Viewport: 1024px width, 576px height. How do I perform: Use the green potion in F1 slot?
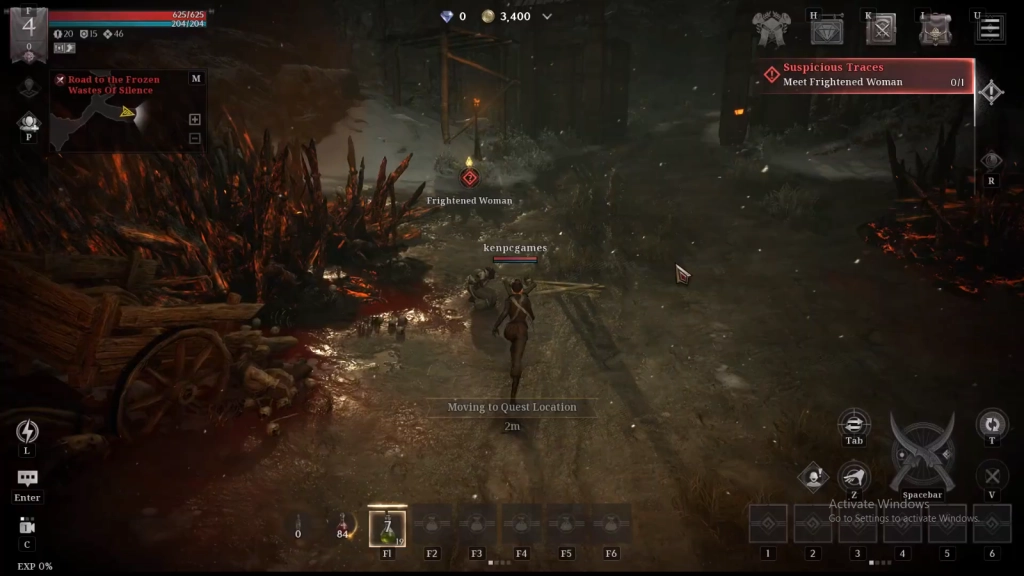click(387, 527)
